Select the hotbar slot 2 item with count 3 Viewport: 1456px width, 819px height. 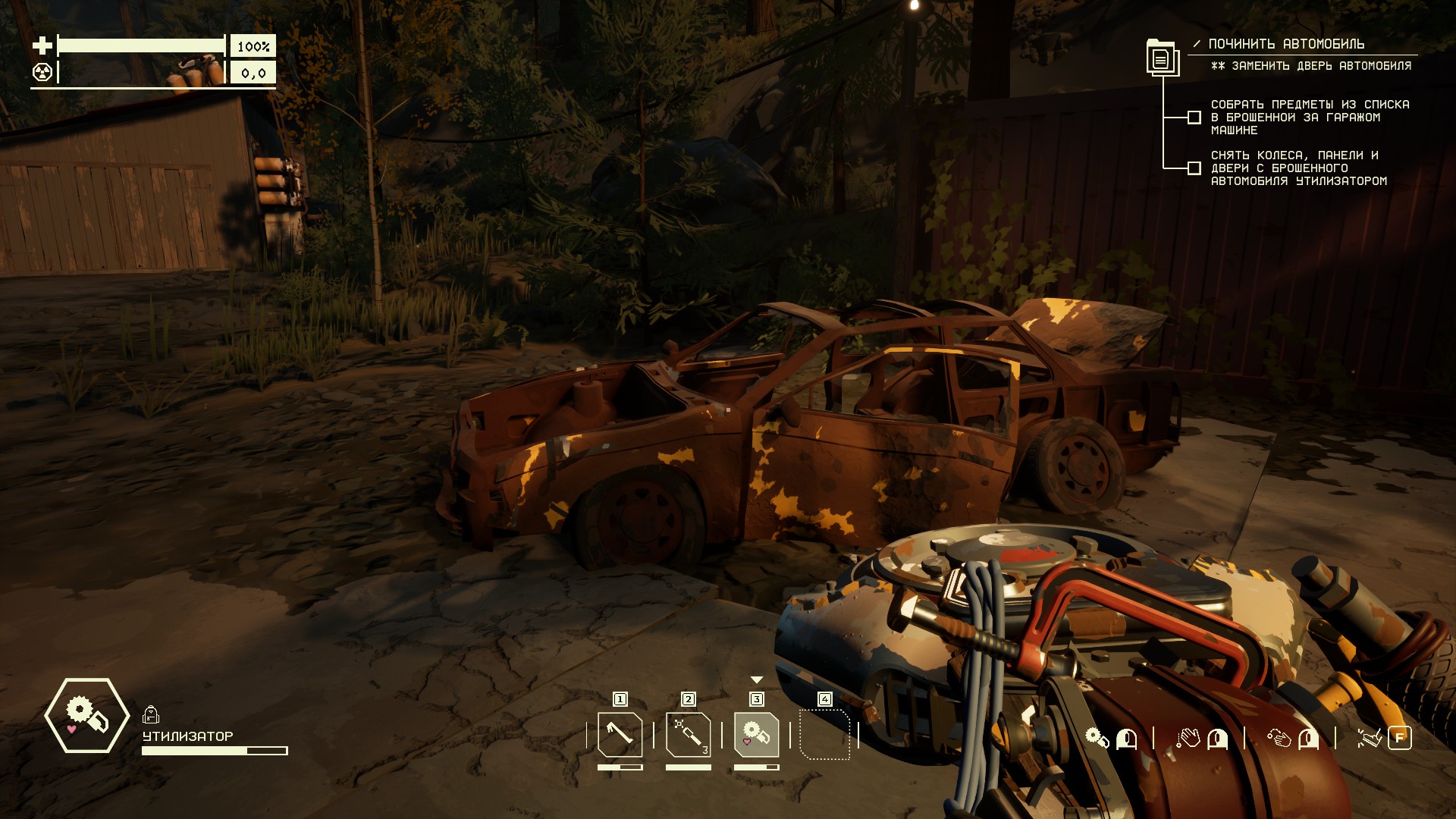point(688,734)
